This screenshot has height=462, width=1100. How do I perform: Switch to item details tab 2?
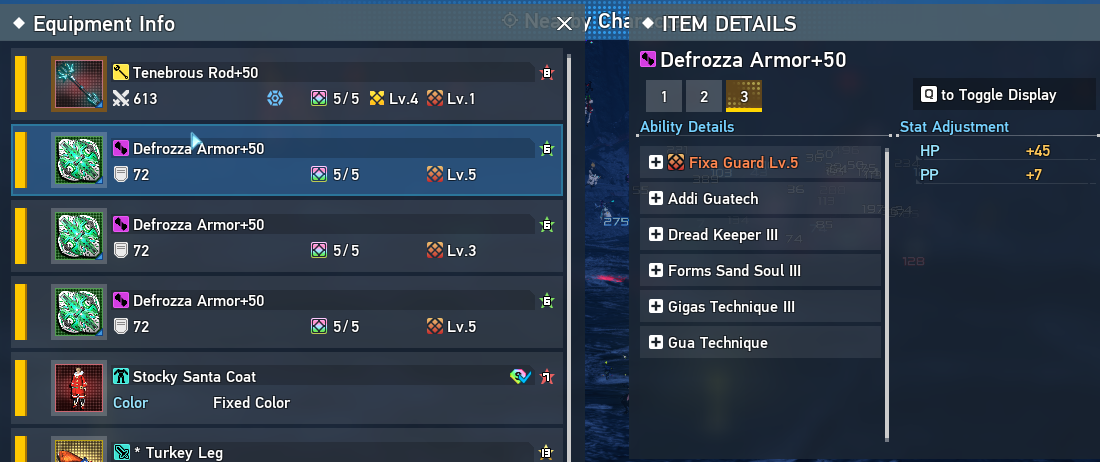pos(704,96)
